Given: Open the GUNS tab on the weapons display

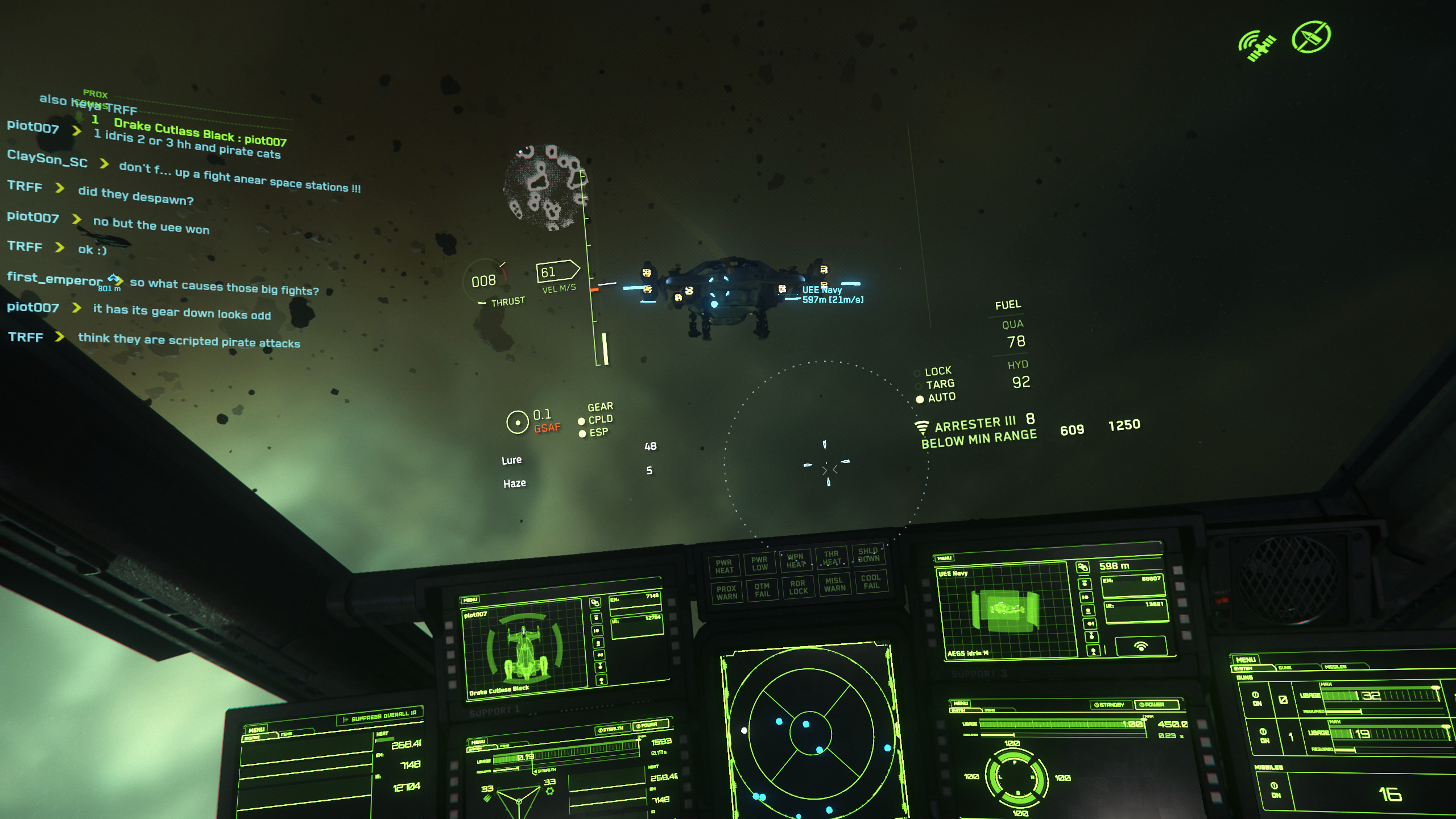Looking at the screenshot, I should pyautogui.click(x=1285, y=668).
